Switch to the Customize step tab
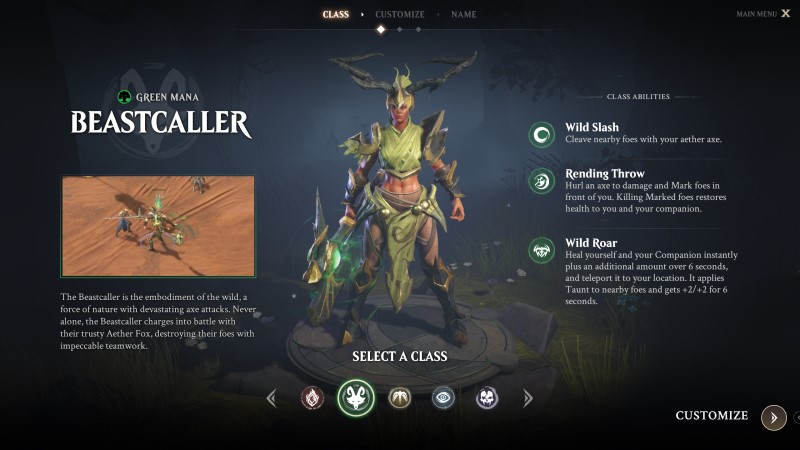800x450 pixels. pyautogui.click(x=399, y=15)
